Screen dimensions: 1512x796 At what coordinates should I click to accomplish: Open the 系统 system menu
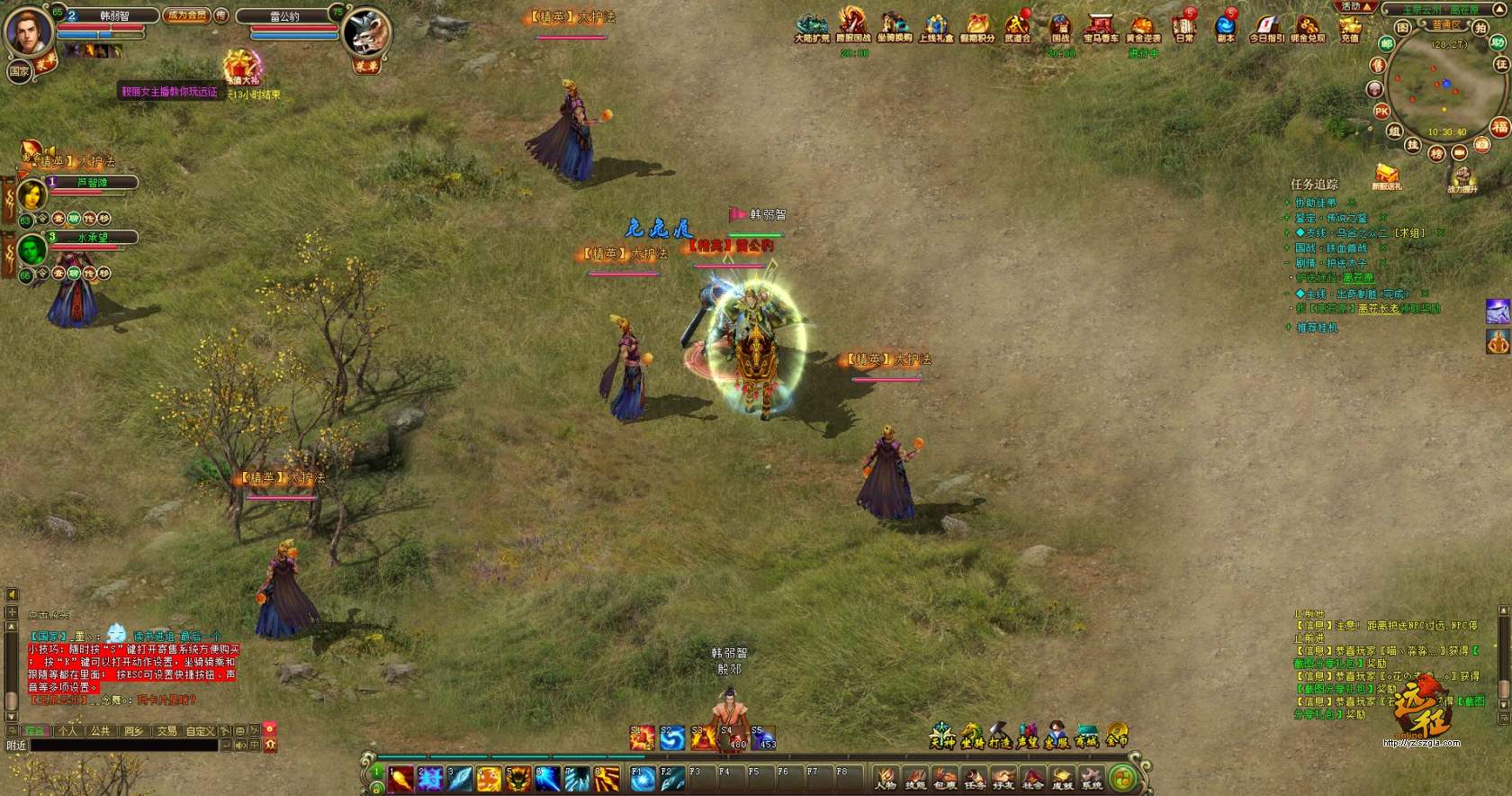click(x=1091, y=778)
